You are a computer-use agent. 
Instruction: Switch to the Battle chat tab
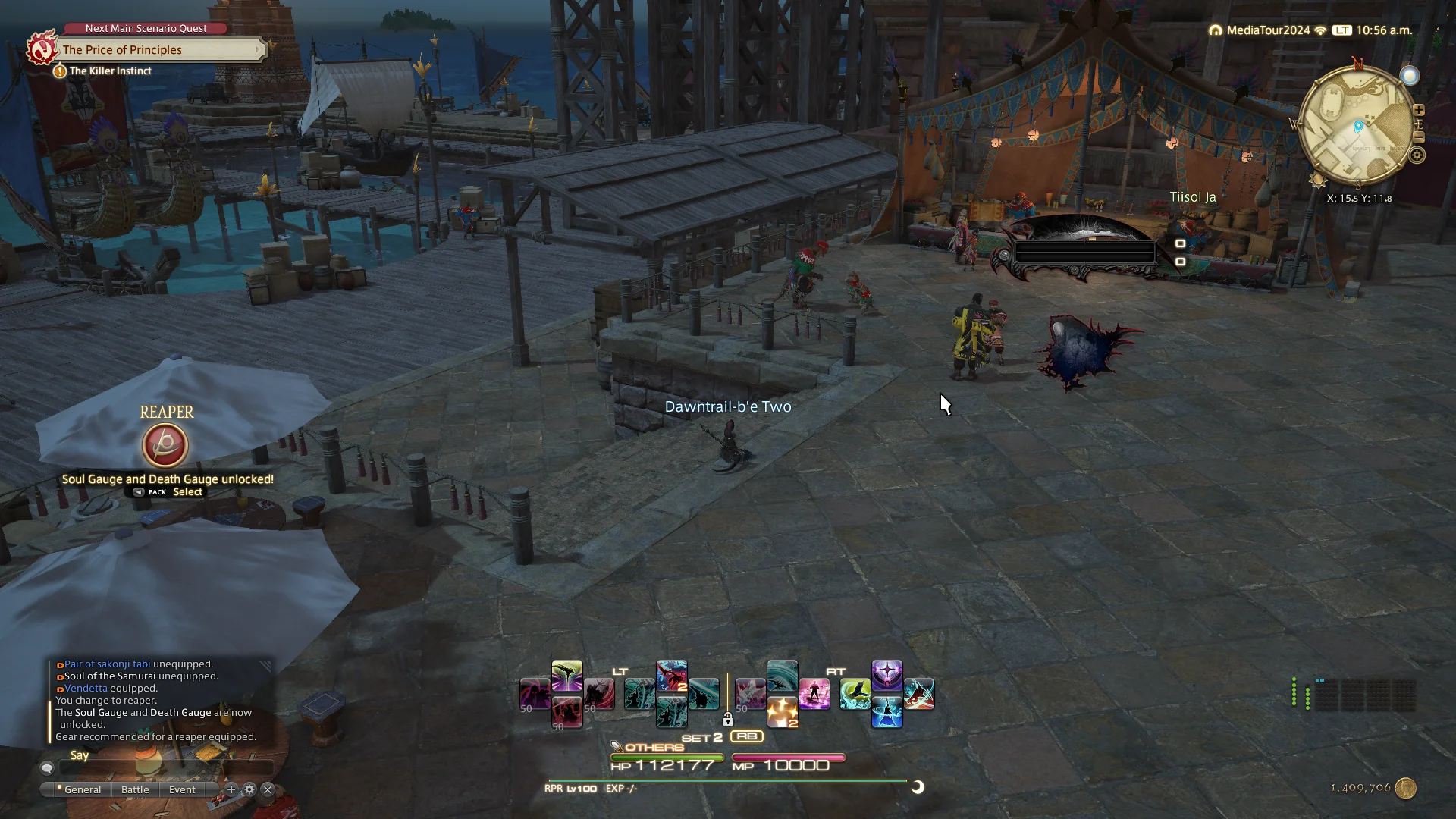coord(135,789)
